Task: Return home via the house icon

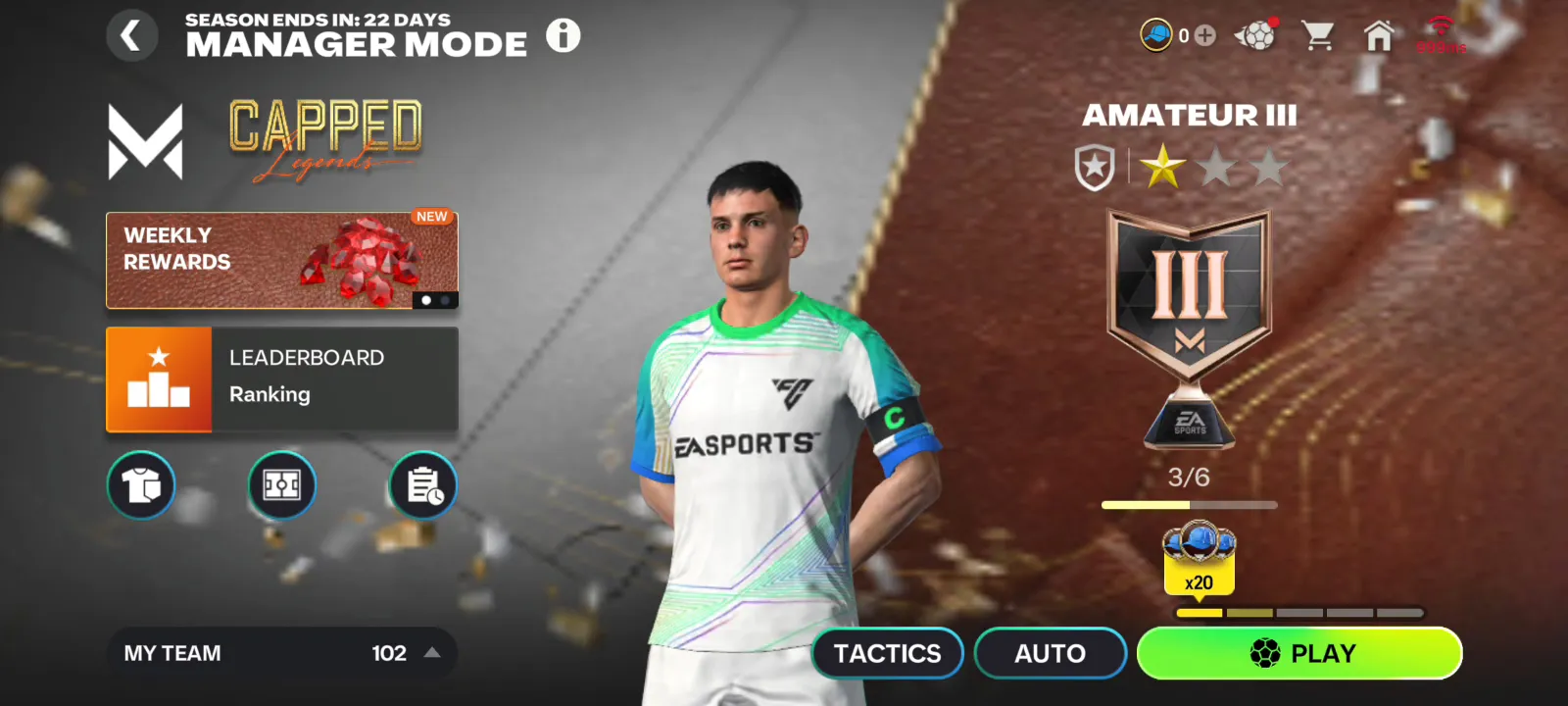Action: [1381, 34]
